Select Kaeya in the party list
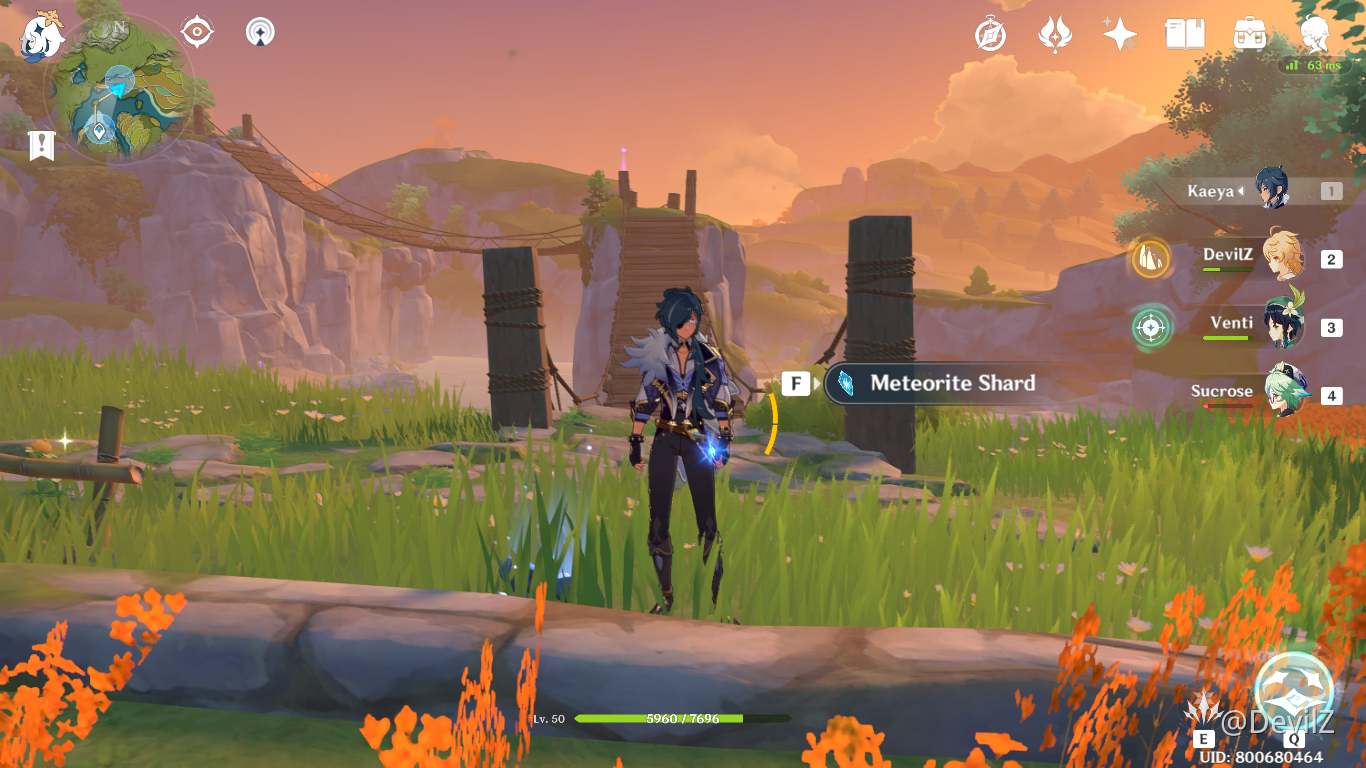 coord(1272,190)
